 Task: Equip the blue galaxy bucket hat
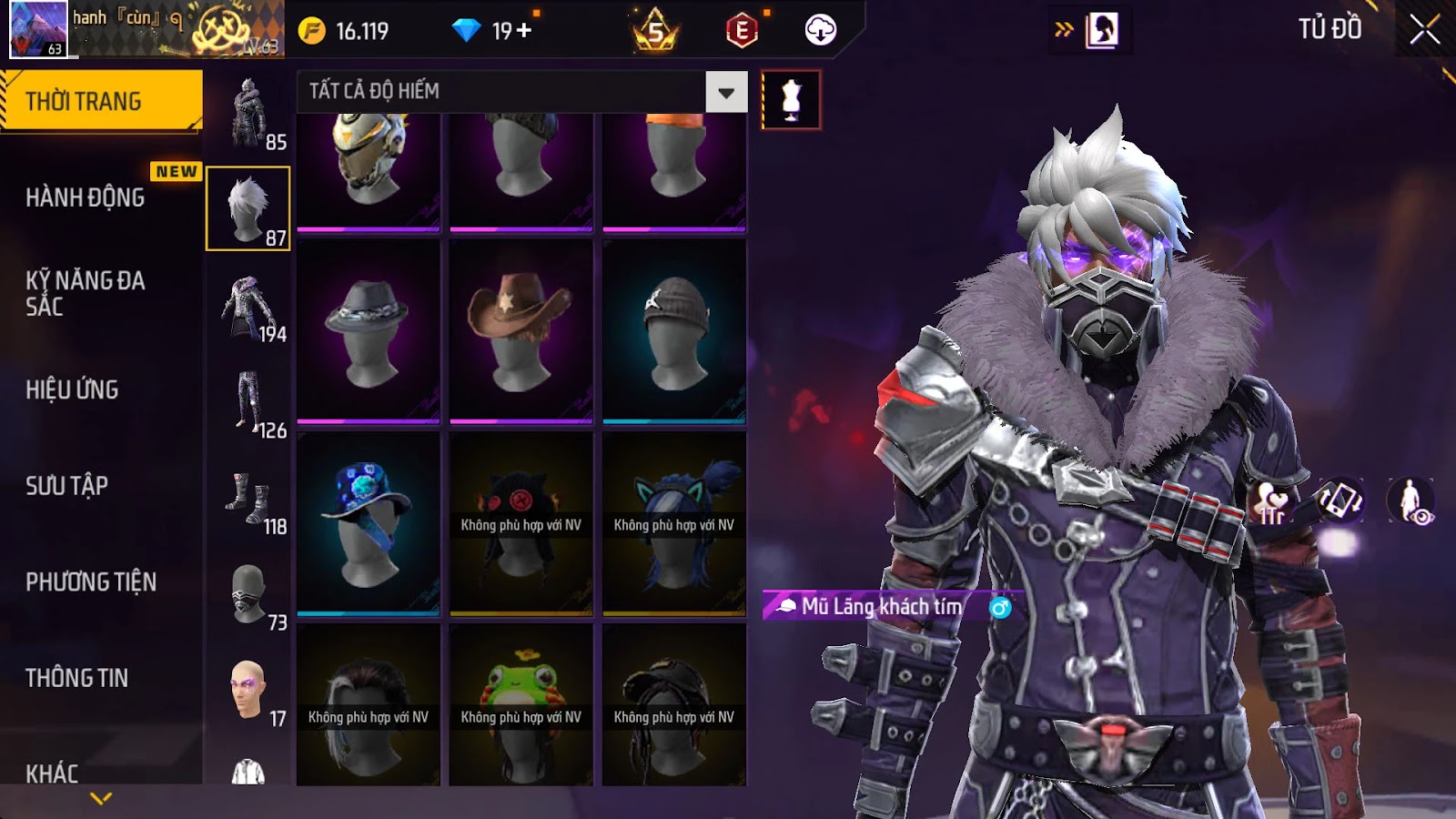(368, 523)
